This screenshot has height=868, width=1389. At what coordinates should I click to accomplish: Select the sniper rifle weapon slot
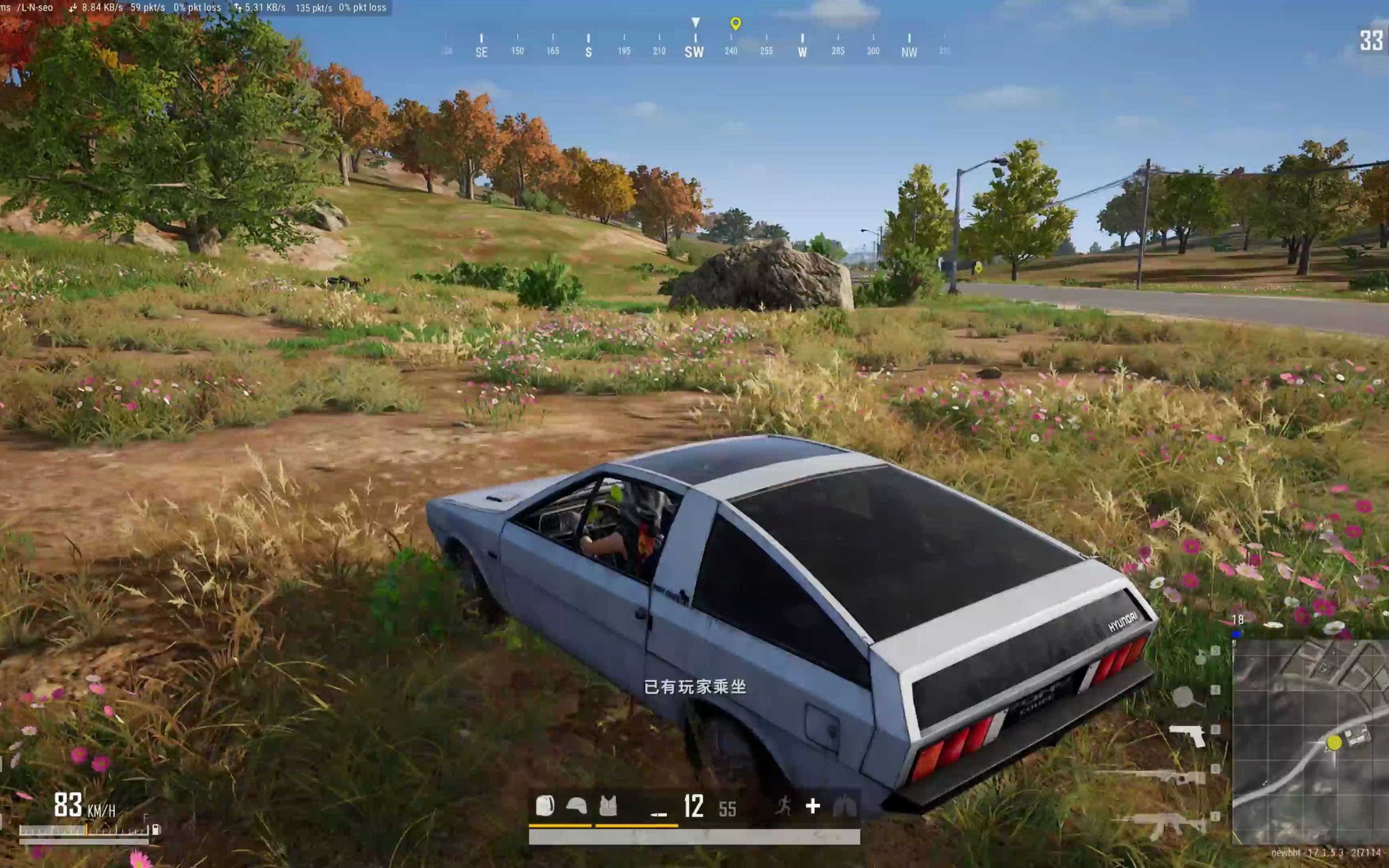click(x=1171, y=776)
